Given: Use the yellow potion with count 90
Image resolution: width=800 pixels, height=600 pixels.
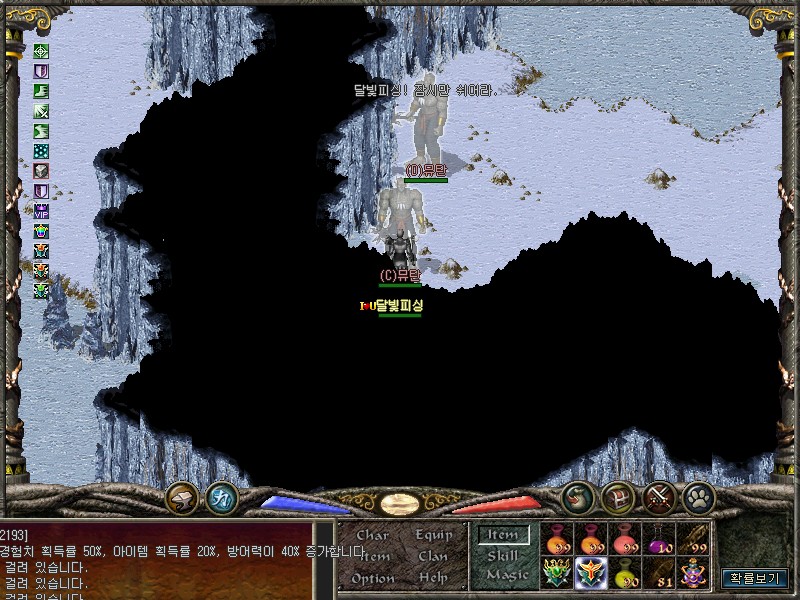Looking at the screenshot, I should [x=626, y=574].
